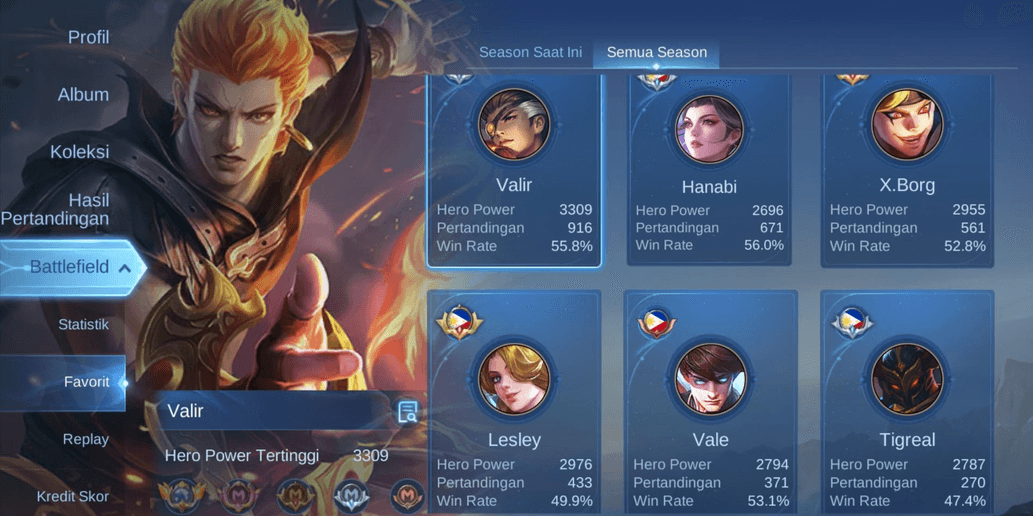Image resolution: width=1033 pixels, height=516 pixels.
Task: Select the Favorit submenu item
Action: (86, 382)
